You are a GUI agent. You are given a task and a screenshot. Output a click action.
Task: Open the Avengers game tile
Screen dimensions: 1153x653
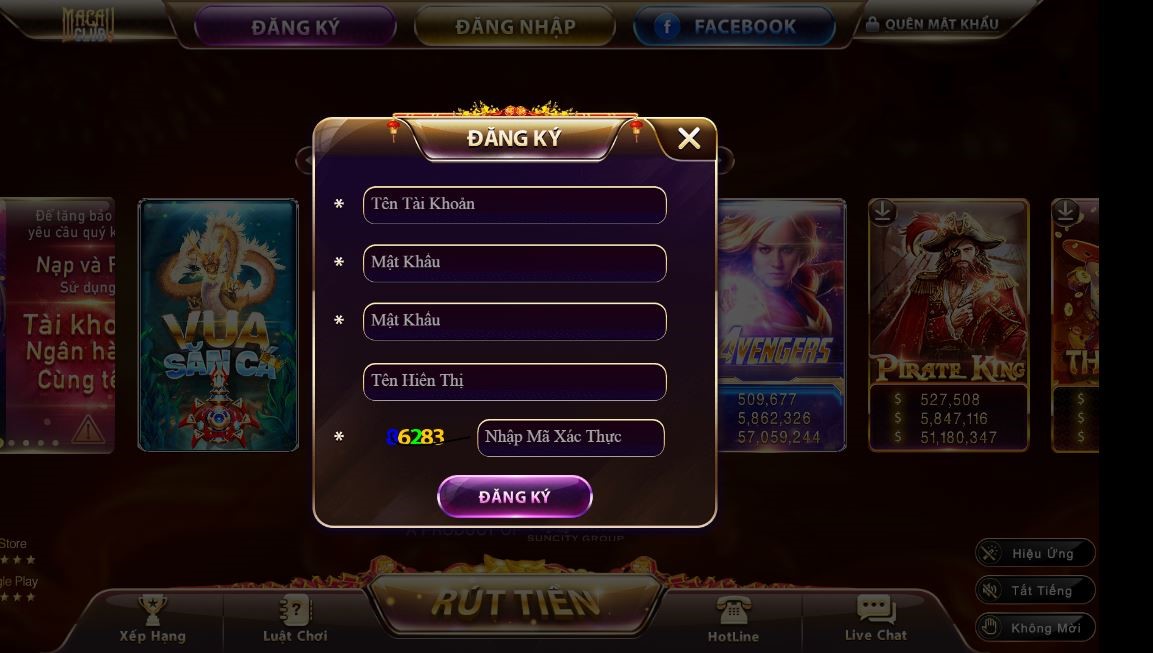pyautogui.click(x=782, y=325)
